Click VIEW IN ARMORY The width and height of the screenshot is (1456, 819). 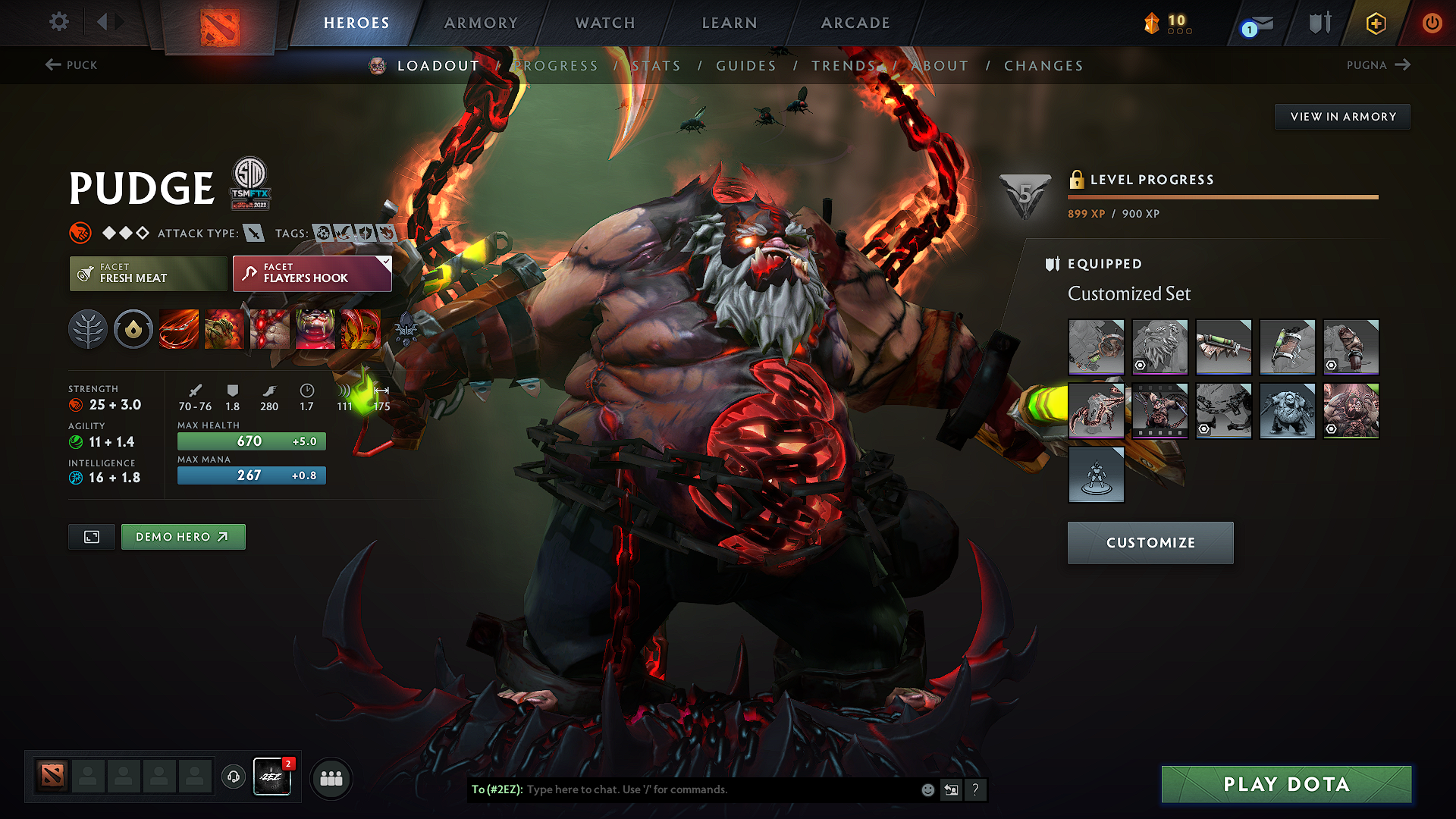pos(1342,116)
